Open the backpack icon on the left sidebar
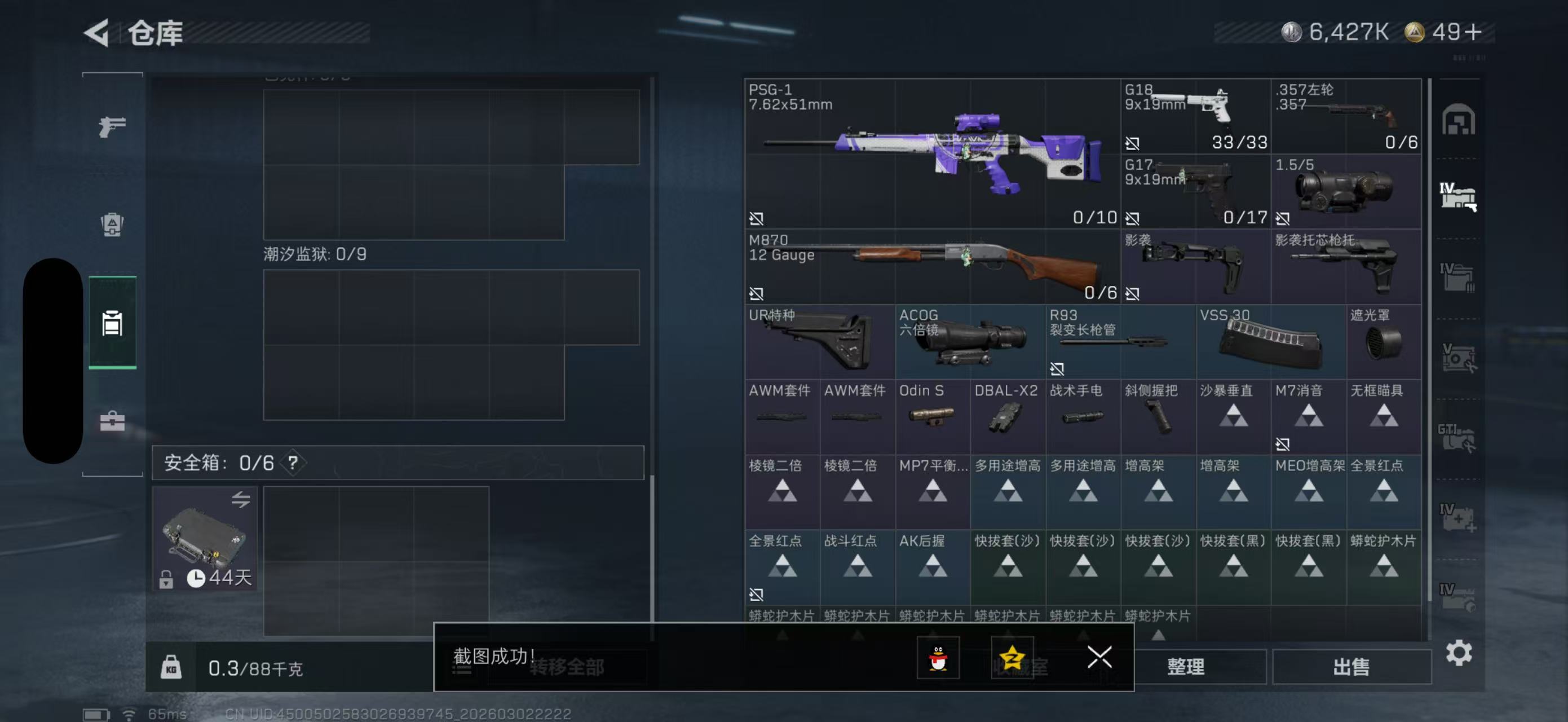Image resolution: width=1568 pixels, height=722 pixels. pyautogui.click(x=113, y=225)
